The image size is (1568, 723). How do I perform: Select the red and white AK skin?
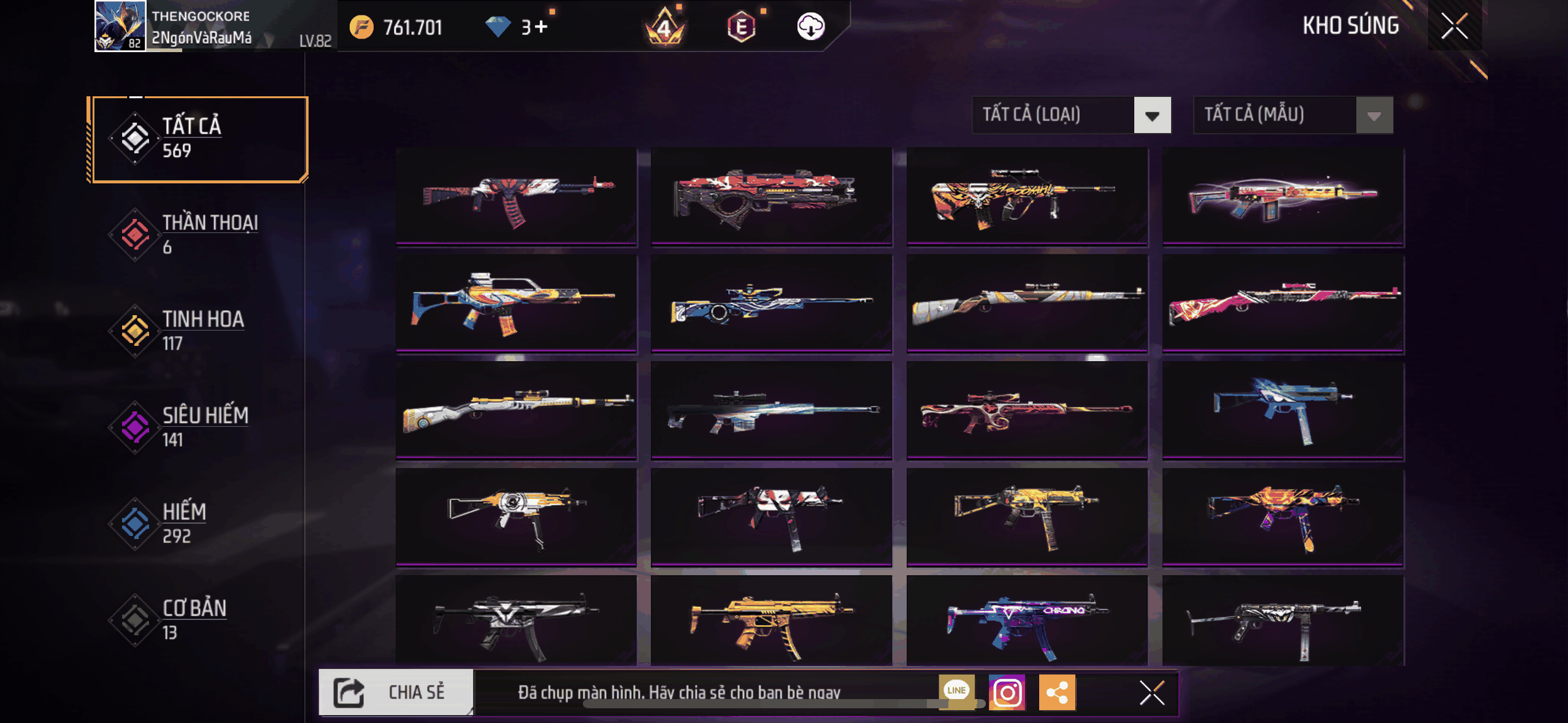[x=517, y=196]
